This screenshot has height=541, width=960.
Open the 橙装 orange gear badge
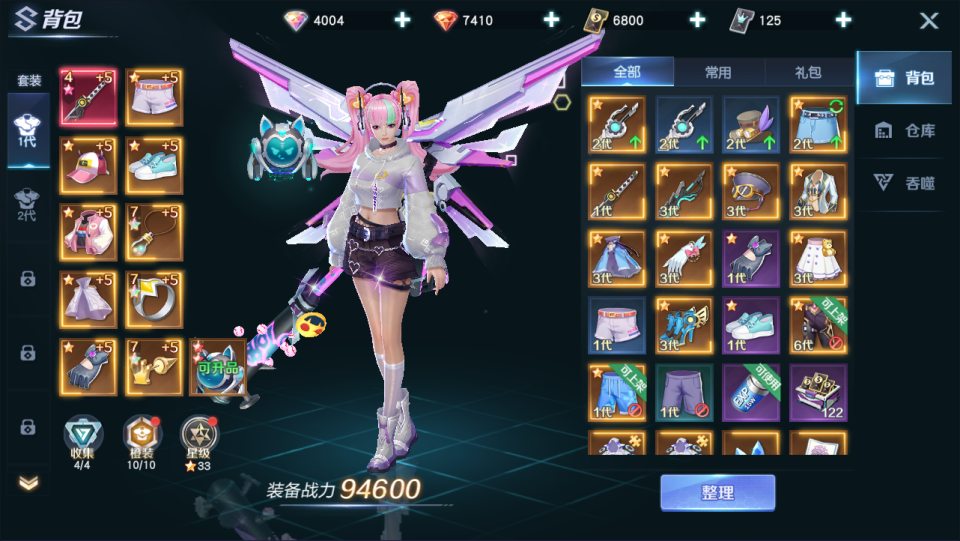140,438
